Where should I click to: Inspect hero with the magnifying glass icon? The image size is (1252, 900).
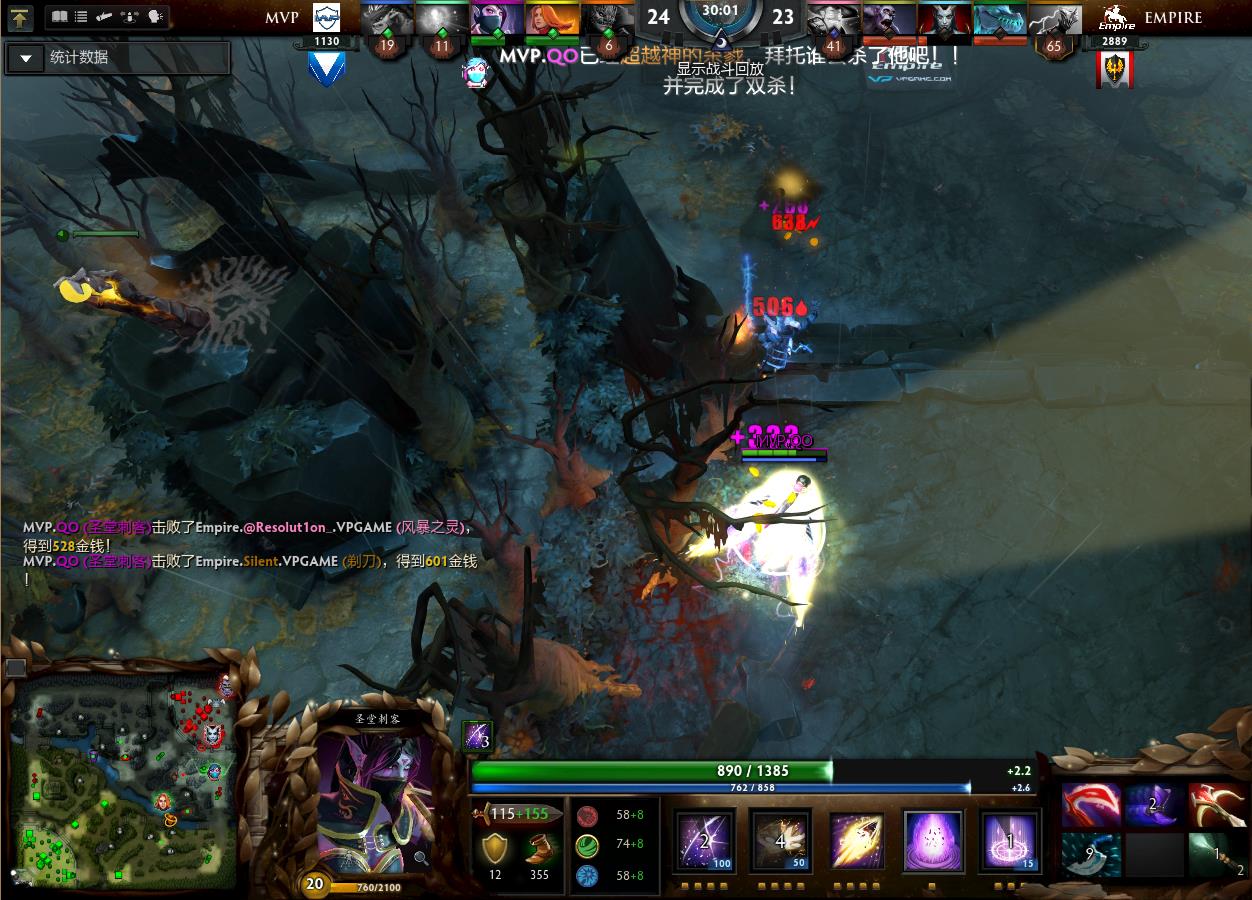click(422, 857)
